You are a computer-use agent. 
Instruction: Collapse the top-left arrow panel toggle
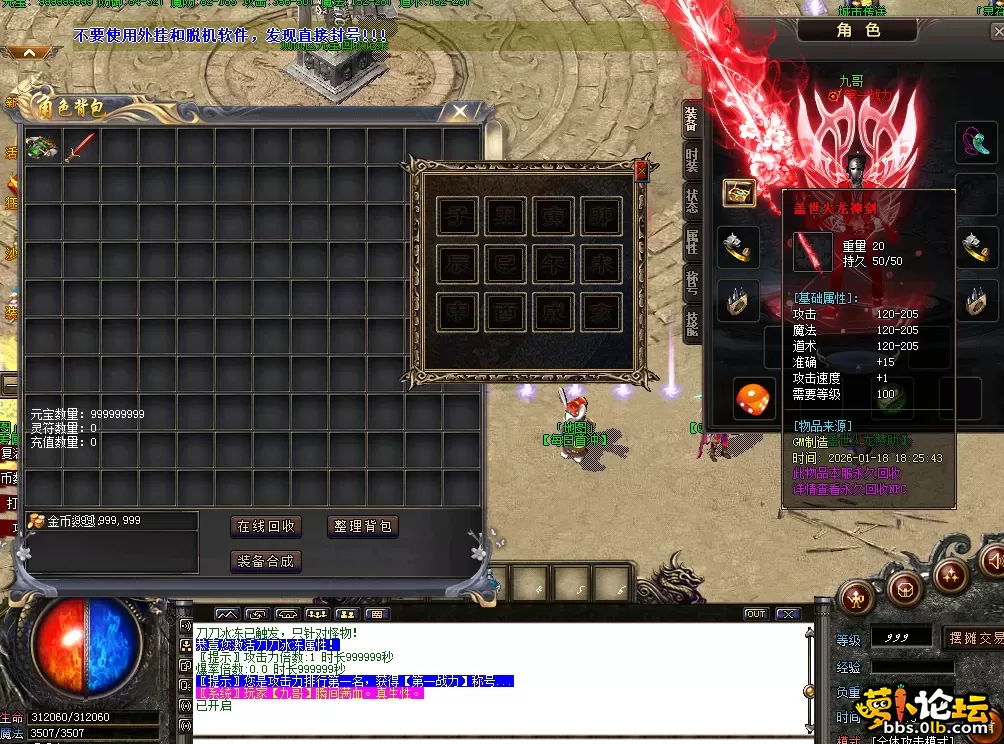28,53
